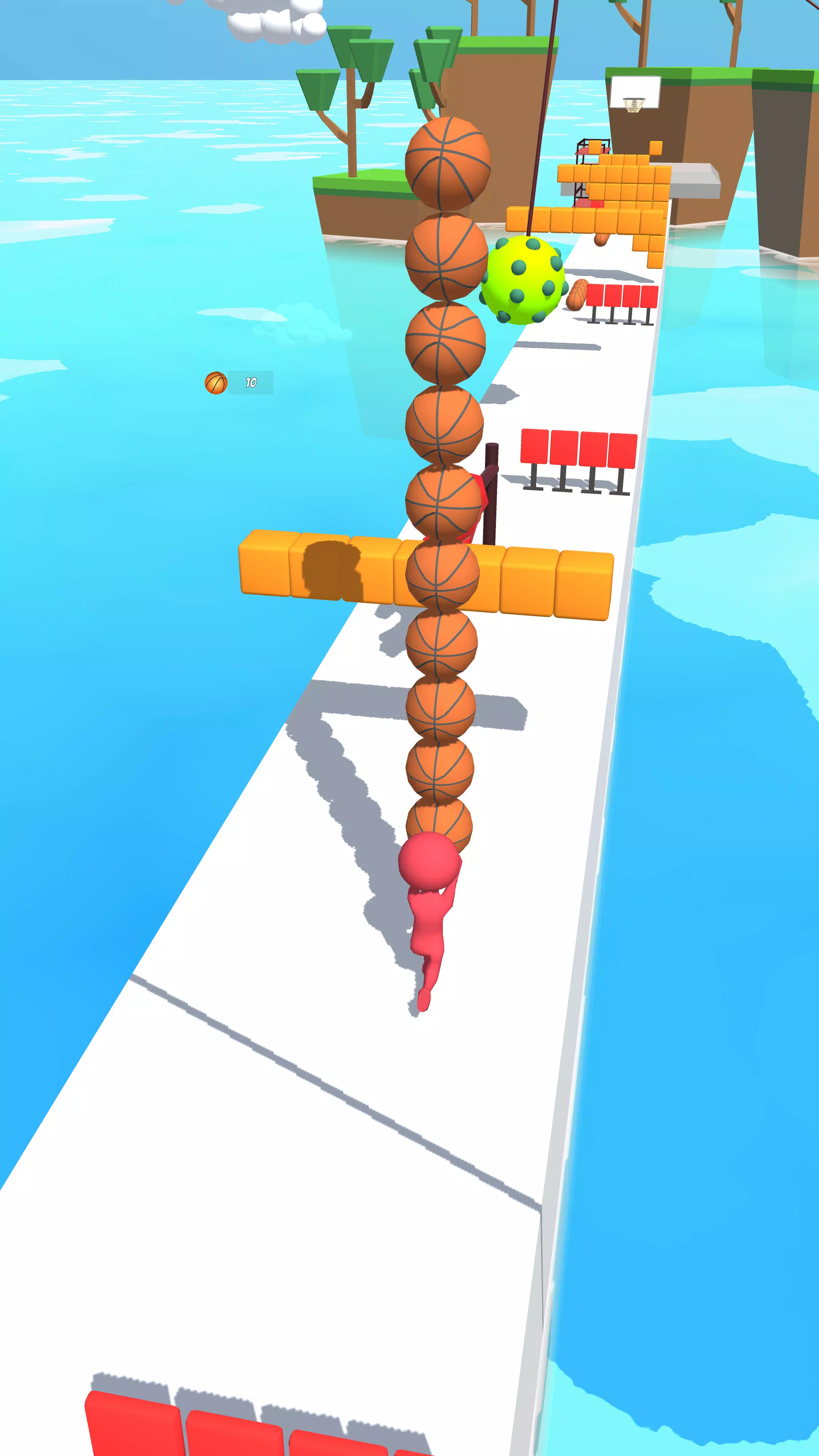
Task: Tap the grey stone ledge on the cliff
Action: (695, 181)
